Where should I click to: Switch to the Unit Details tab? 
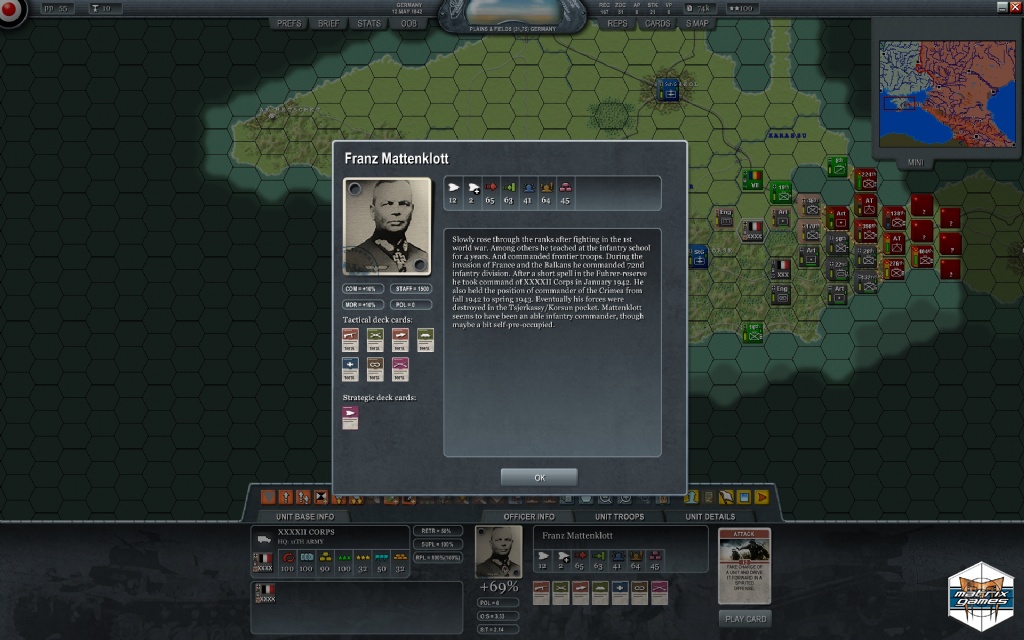pyautogui.click(x=710, y=517)
